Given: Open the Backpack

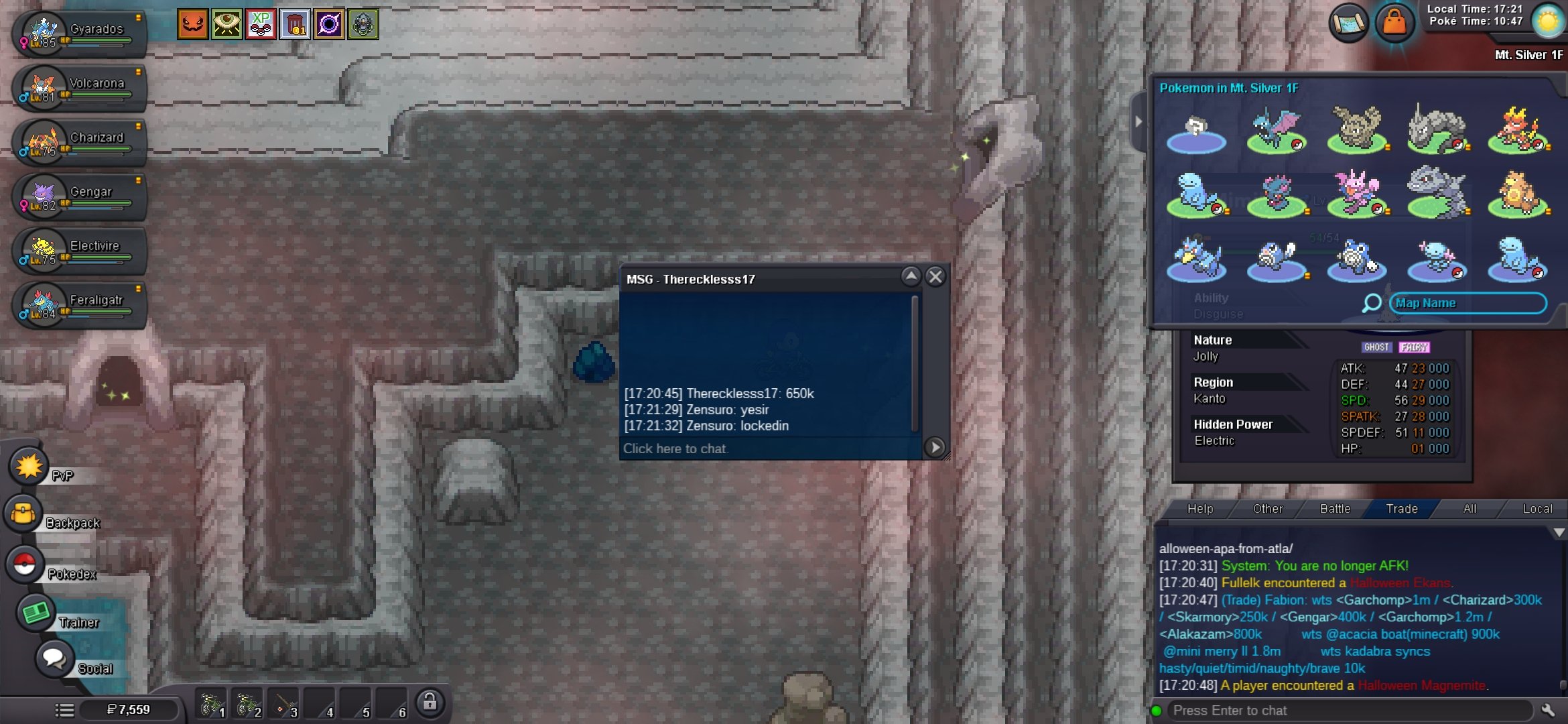Looking at the screenshot, I should 24,514.
